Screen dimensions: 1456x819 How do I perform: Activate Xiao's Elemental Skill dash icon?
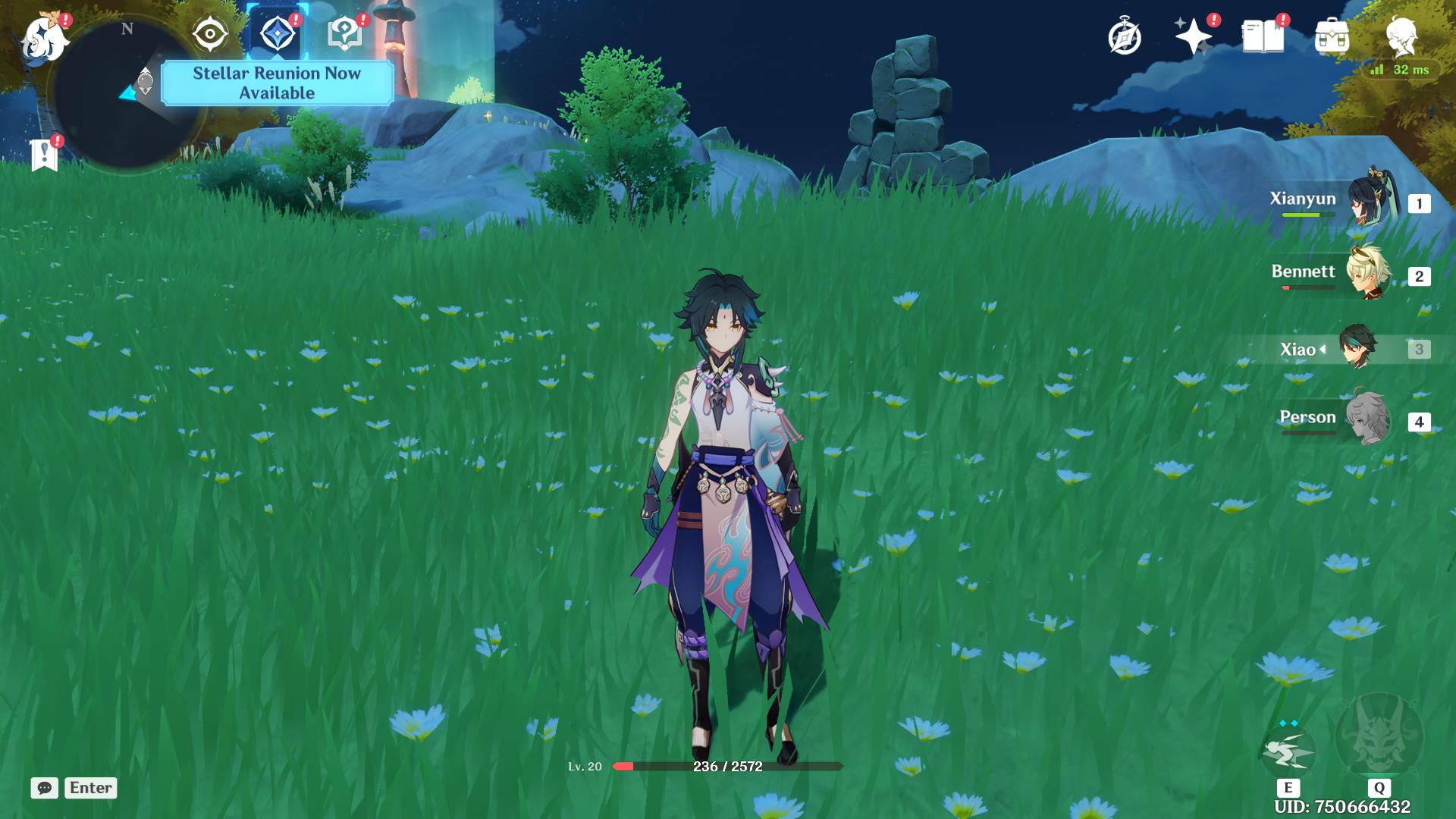pos(1288,751)
